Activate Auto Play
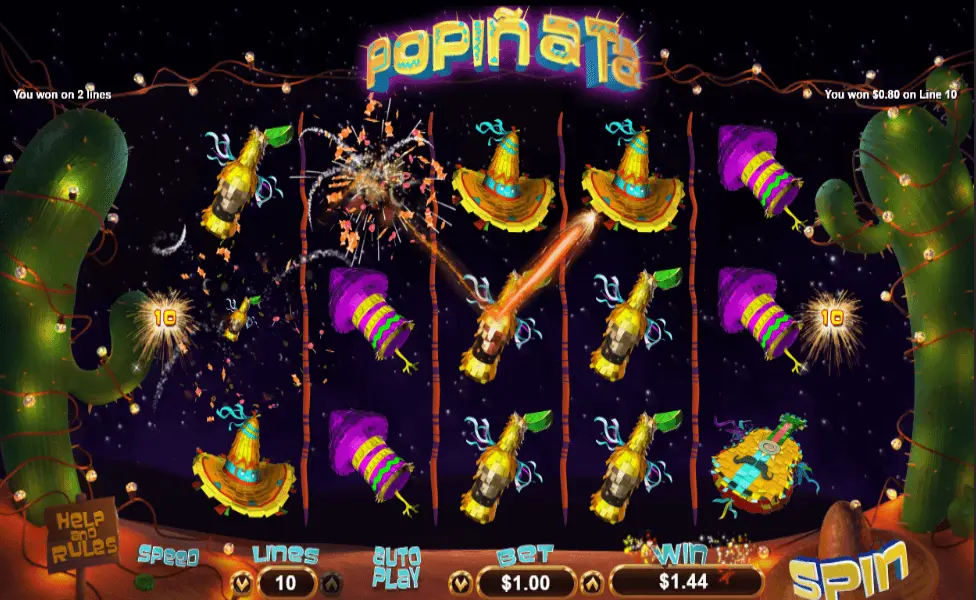This screenshot has height=600, width=976. coord(395,566)
